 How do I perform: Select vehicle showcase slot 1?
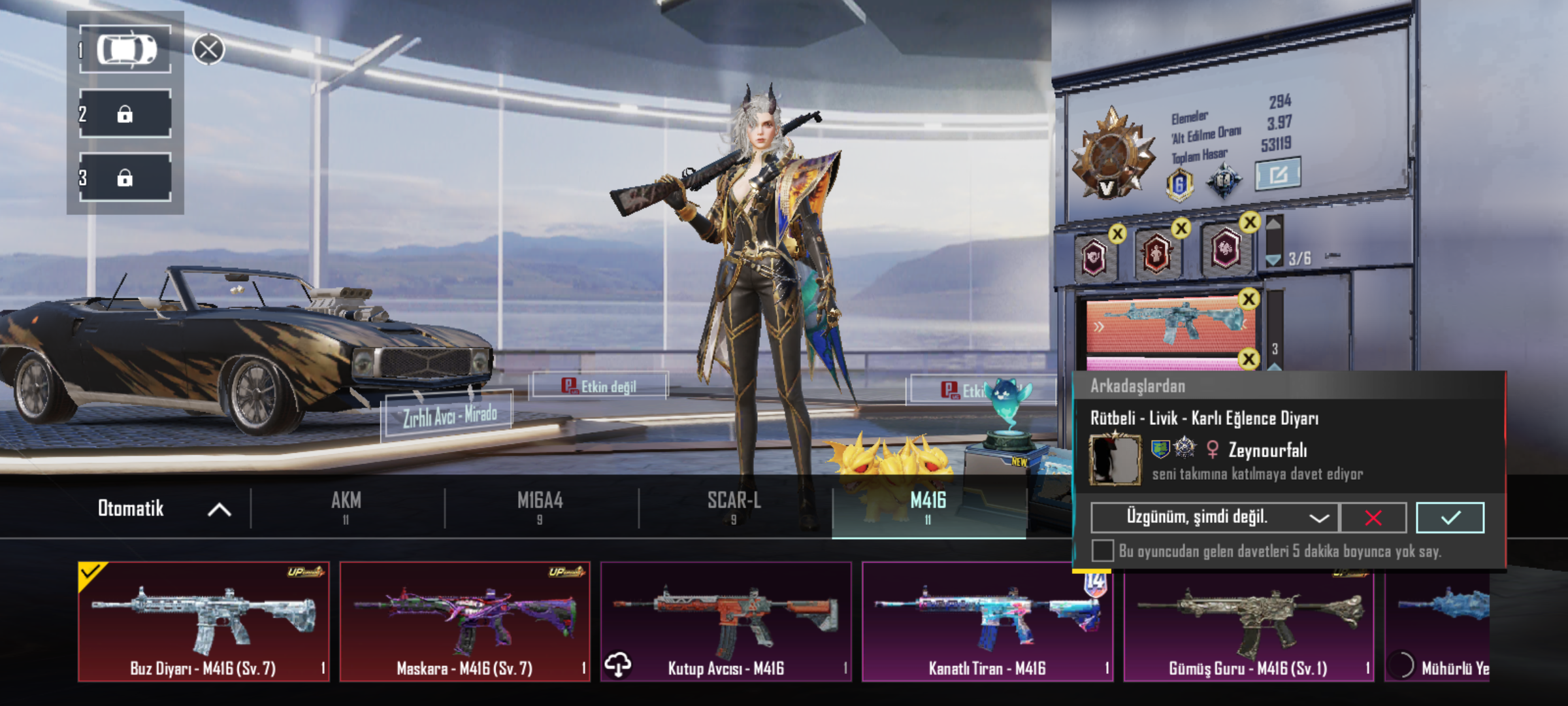click(x=125, y=50)
